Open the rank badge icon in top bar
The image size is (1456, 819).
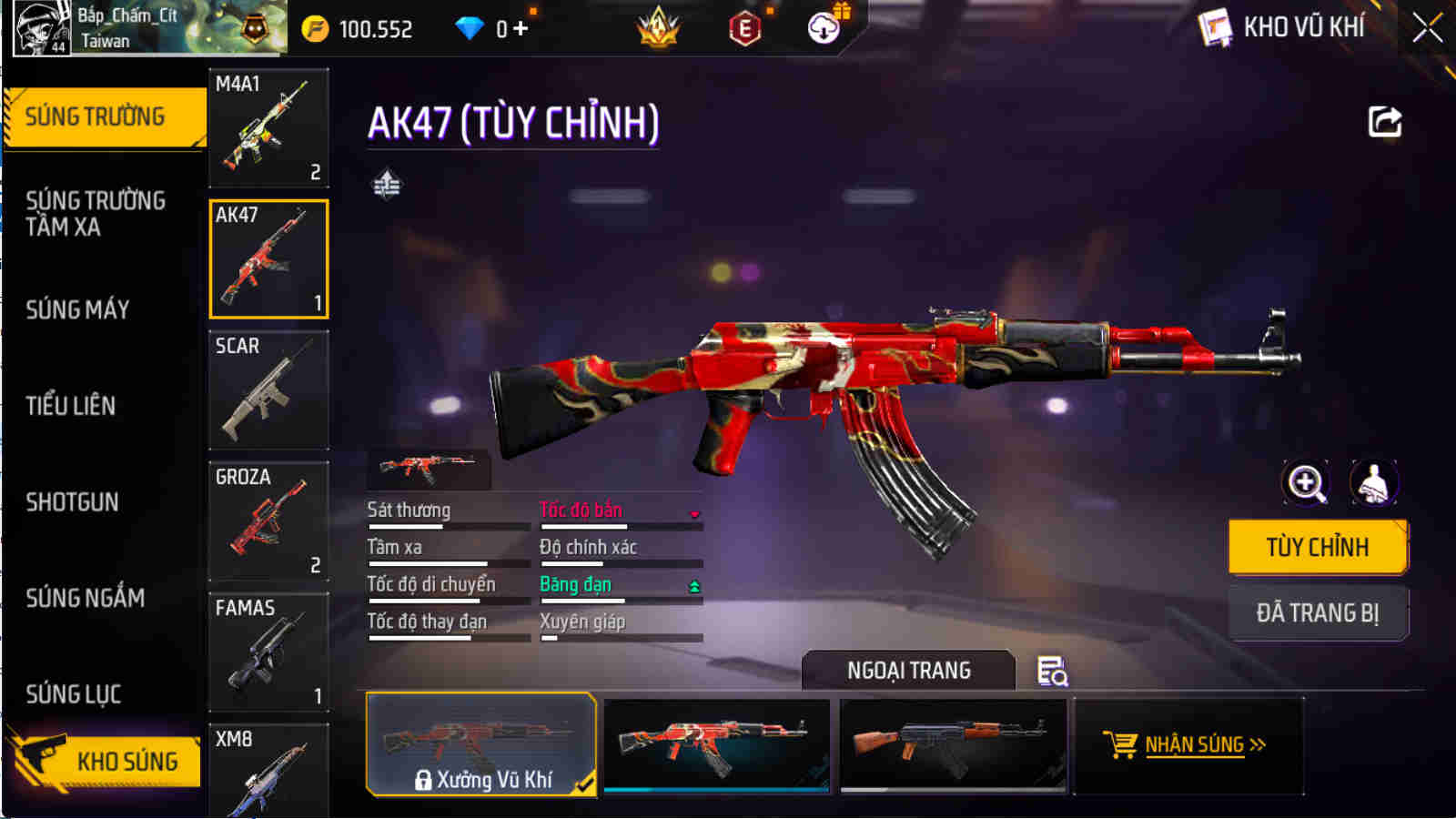pos(657,28)
